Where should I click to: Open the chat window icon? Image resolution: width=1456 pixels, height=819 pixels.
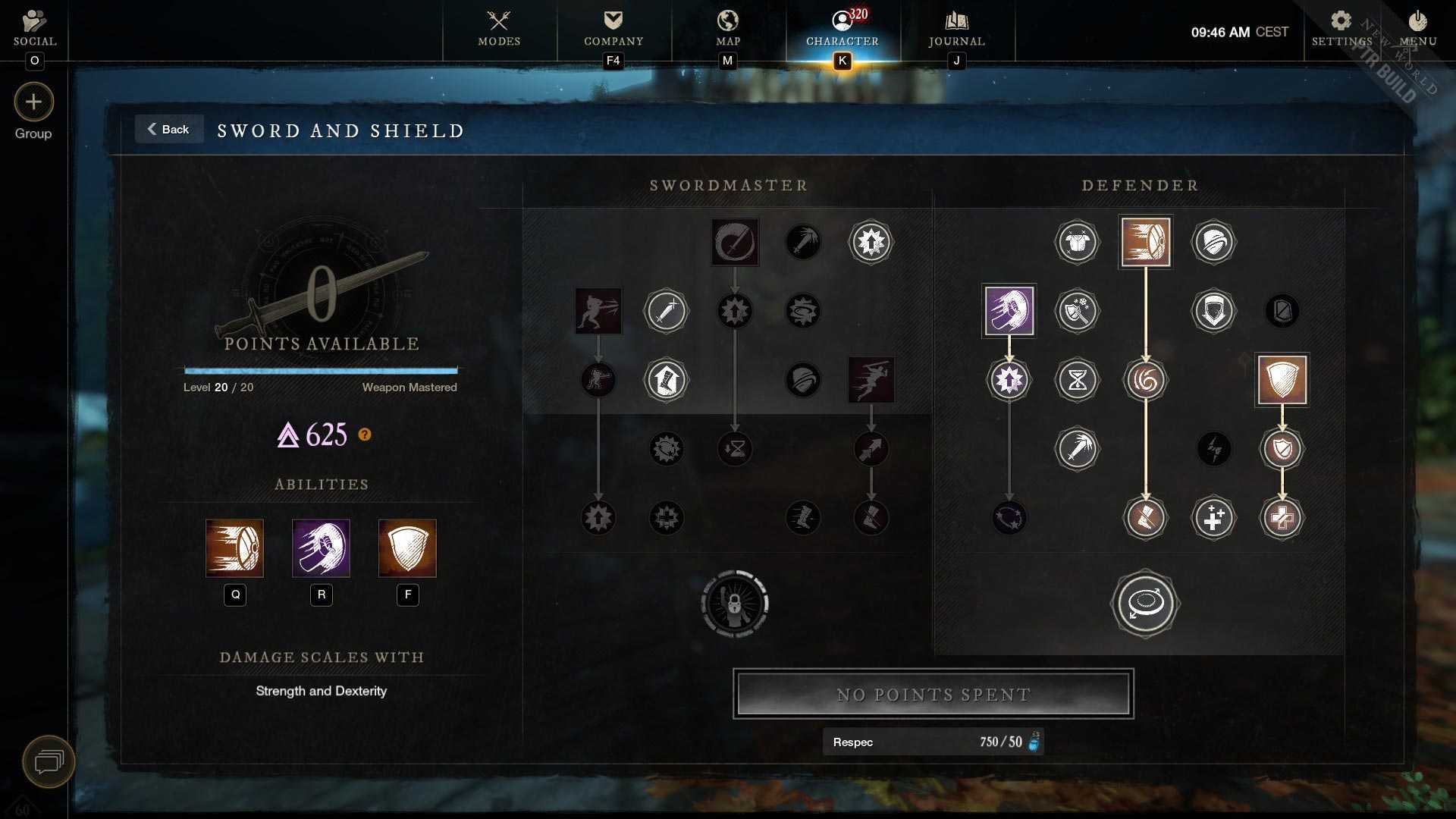(49, 761)
